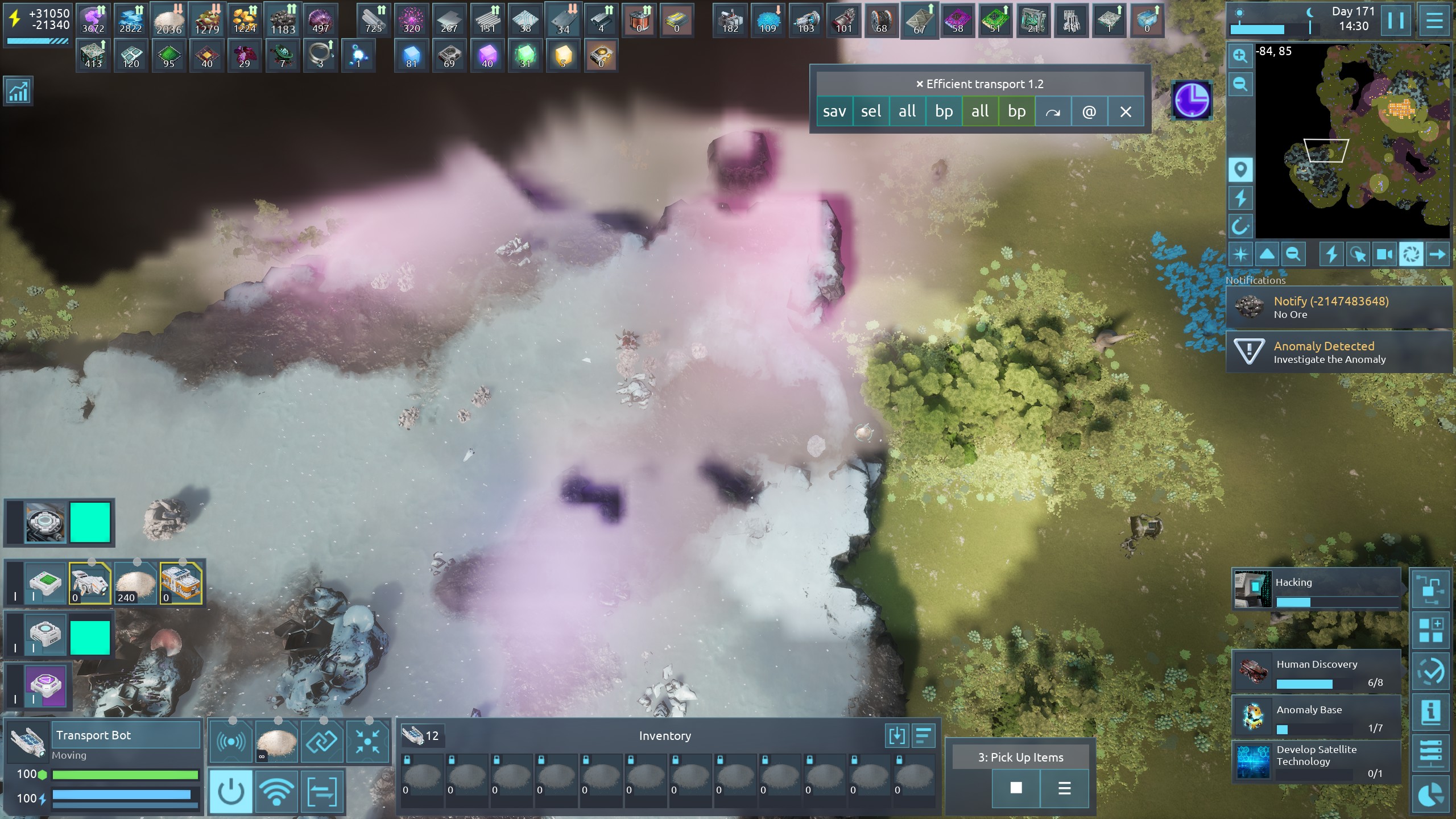This screenshot has width=1456, height=819.
Task: Open the Anomaly Base quest tracker
Action: (x=1316, y=717)
